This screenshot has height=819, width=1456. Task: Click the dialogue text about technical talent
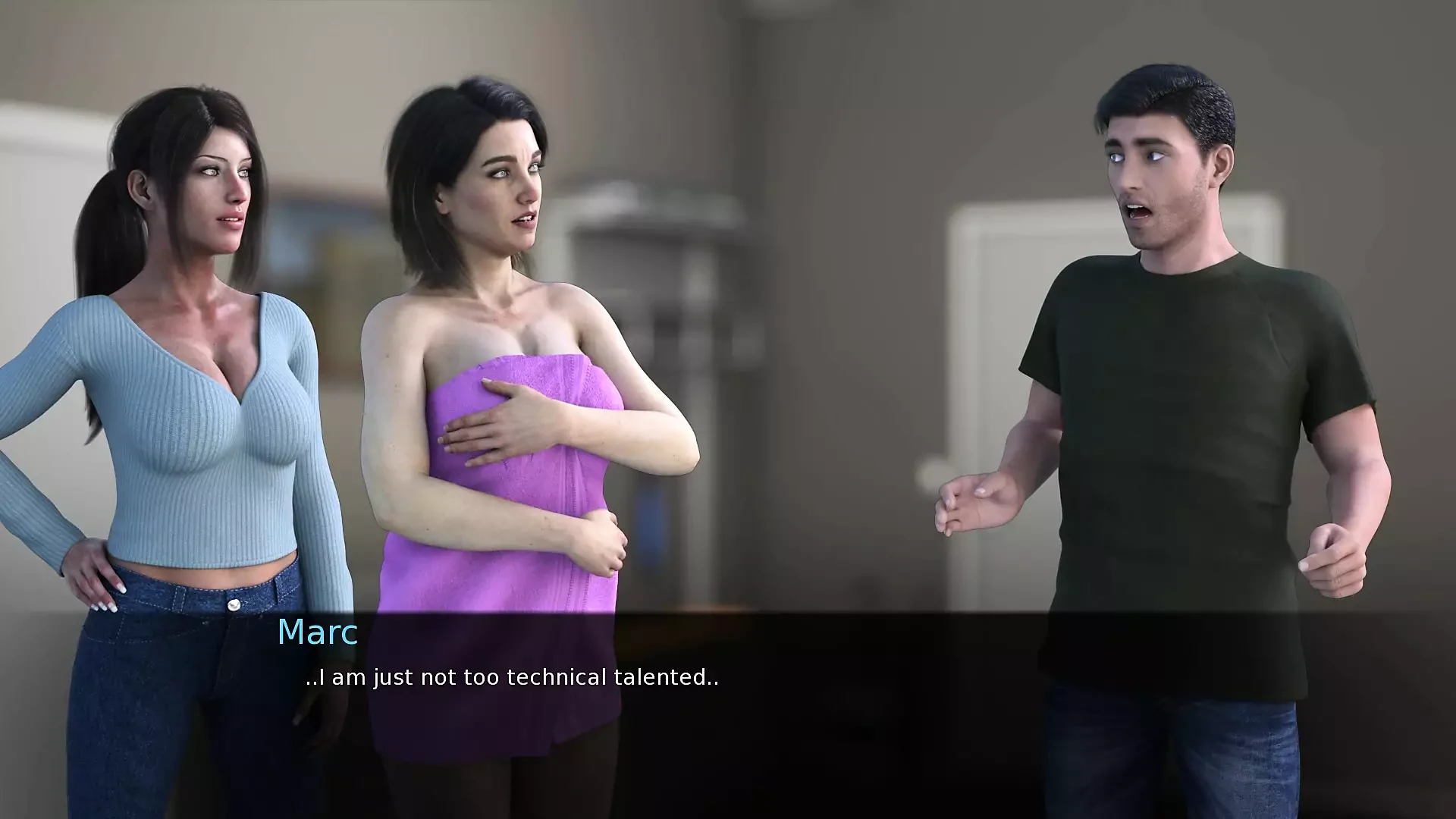pyautogui.click(x=512, y=679)
